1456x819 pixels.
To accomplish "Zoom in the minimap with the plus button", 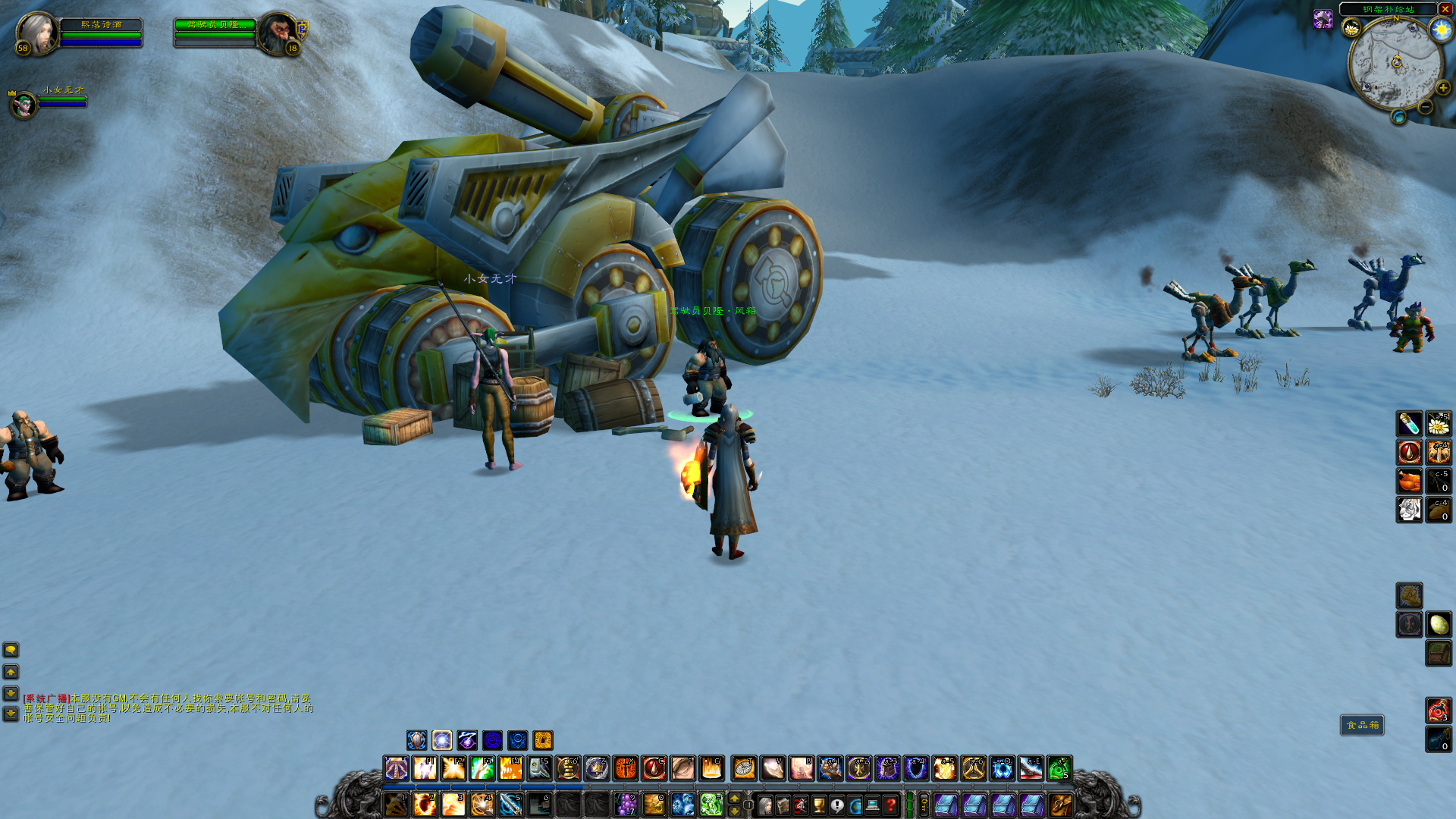I will click(1442, 88).
